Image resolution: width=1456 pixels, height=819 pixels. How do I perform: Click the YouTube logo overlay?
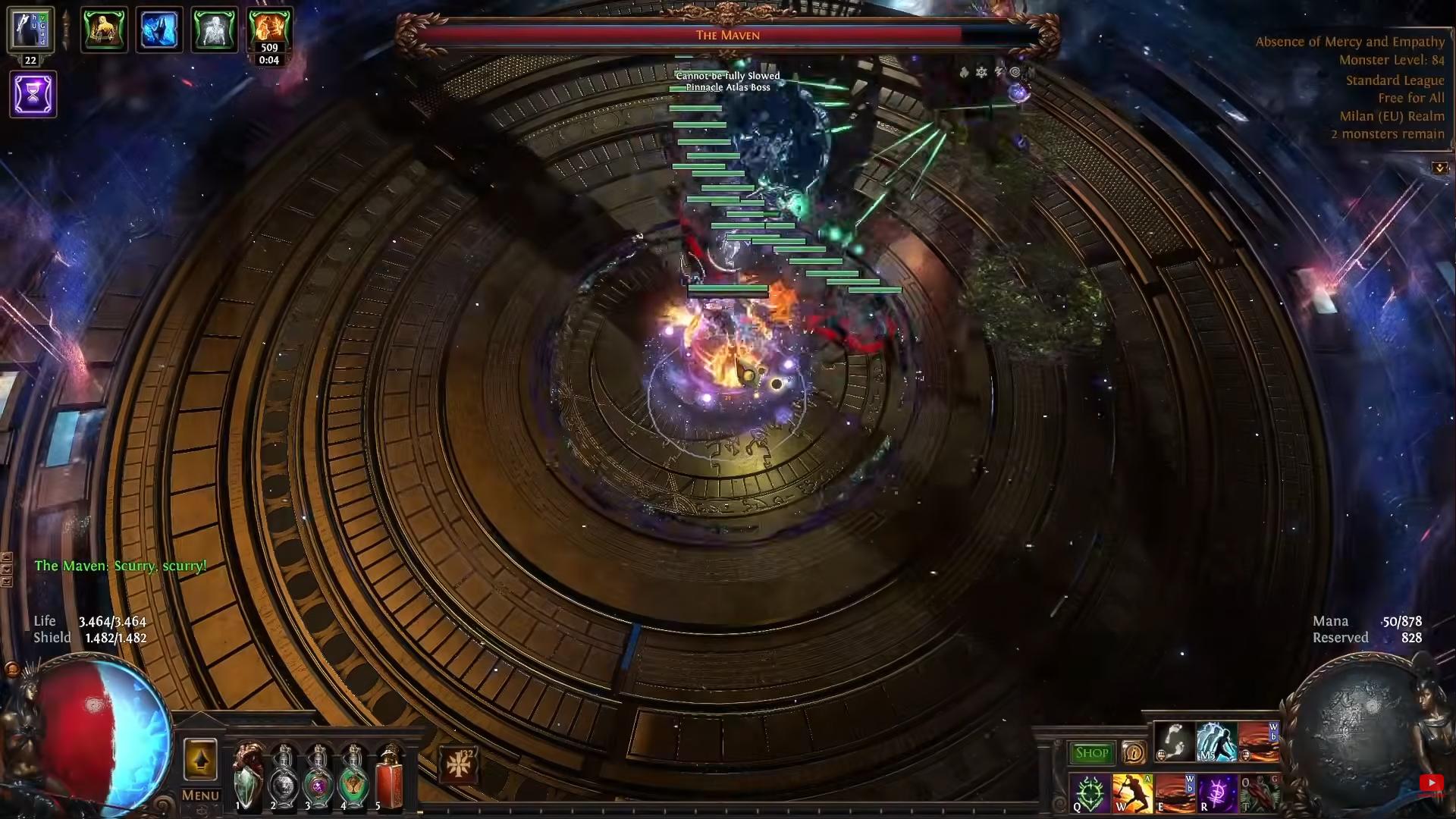coord(1431,783)
